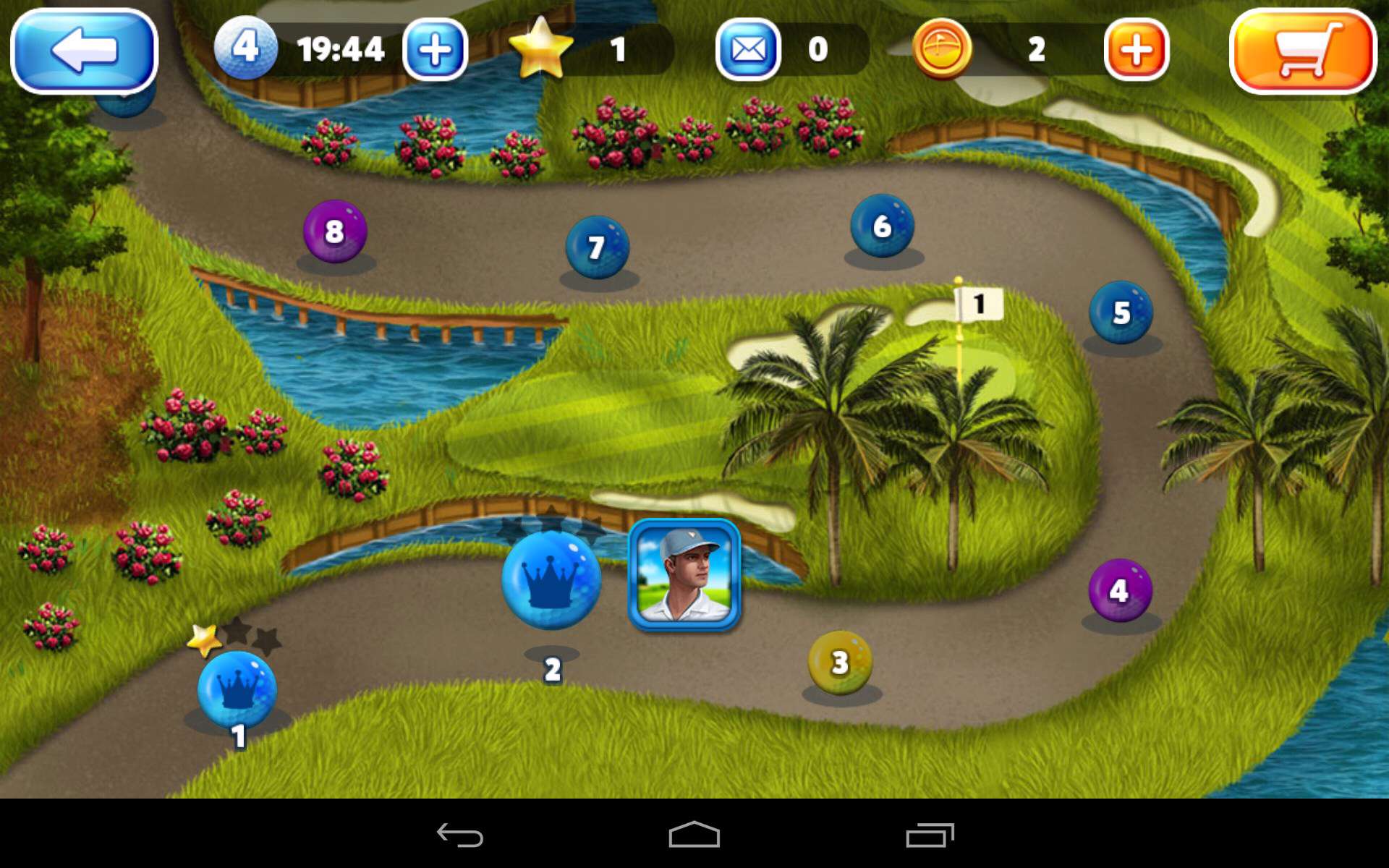Choose the purple level 4 ball
1389x868 pixels.
[1119, 590]
